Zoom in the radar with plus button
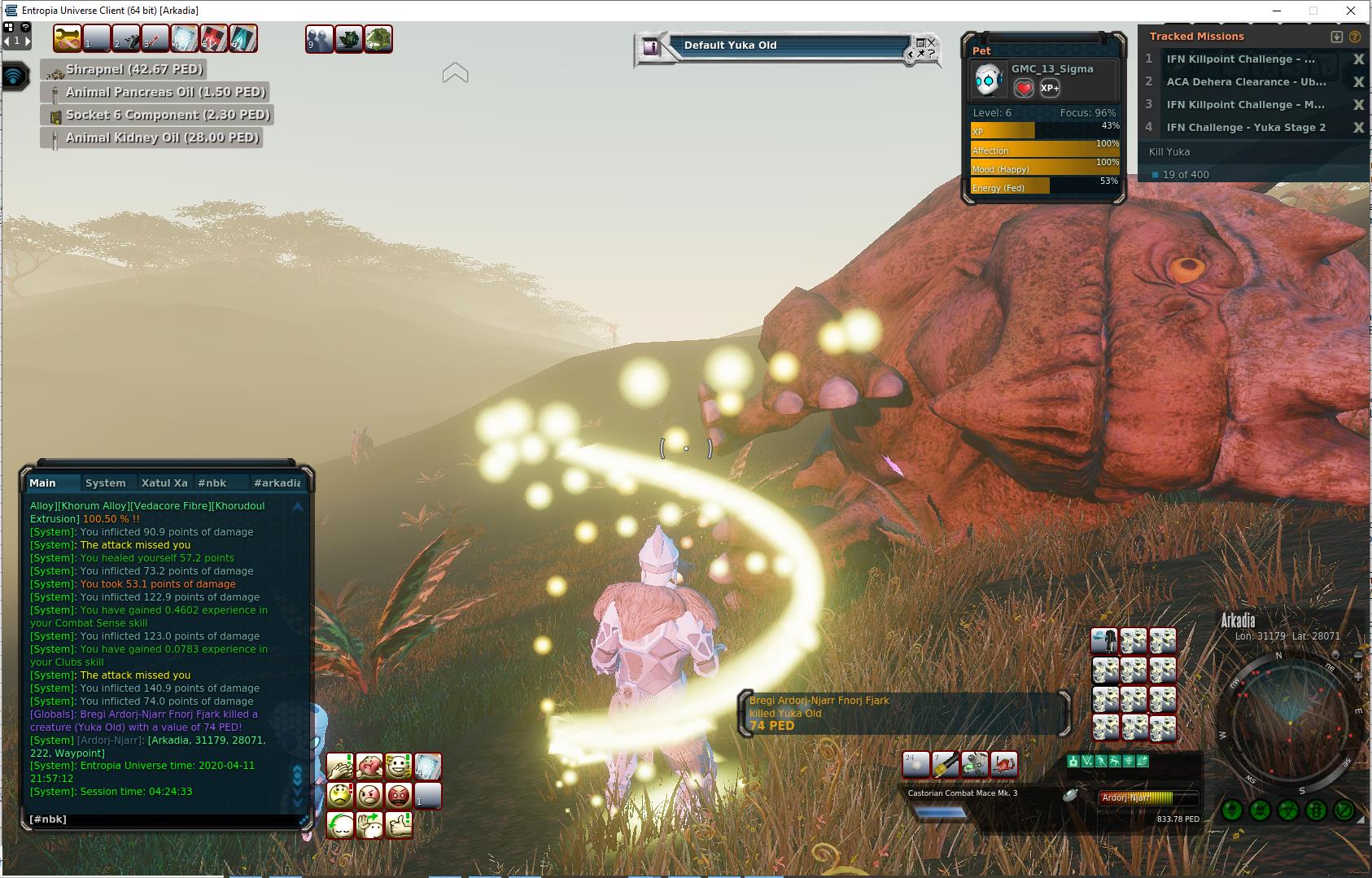 click(x=1358, y=676)
